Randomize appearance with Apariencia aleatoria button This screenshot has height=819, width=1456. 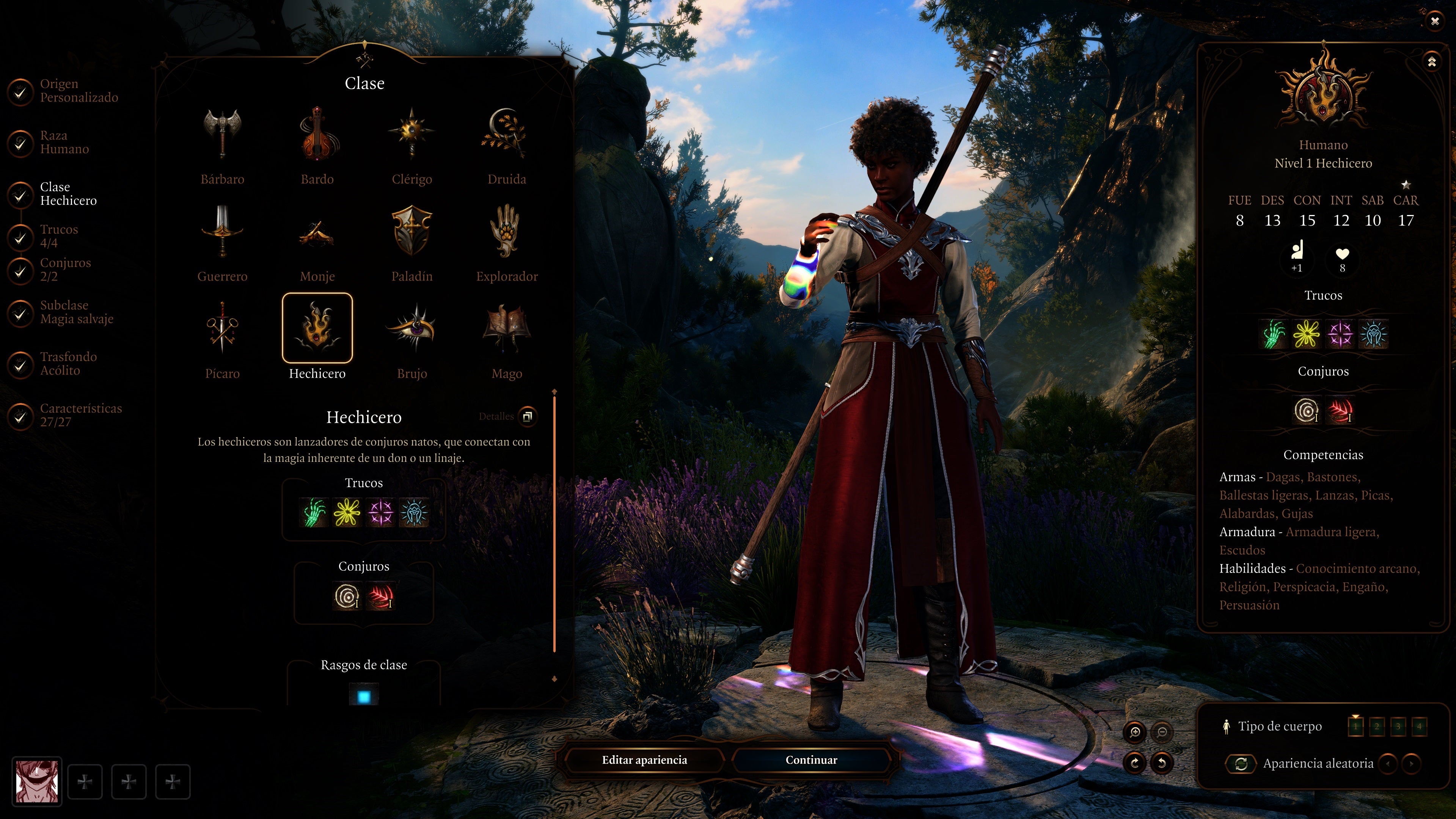[1241, 764]
